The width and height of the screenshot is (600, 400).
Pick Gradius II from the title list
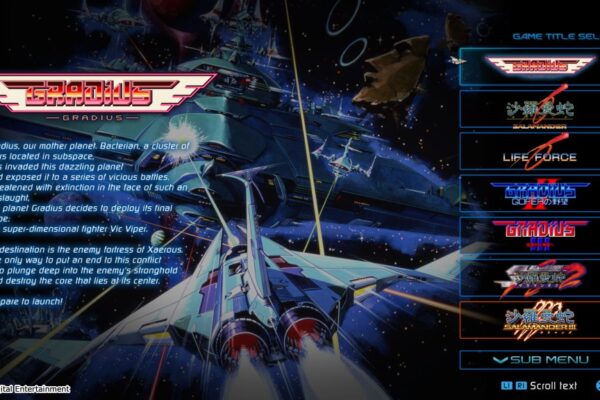529,193
